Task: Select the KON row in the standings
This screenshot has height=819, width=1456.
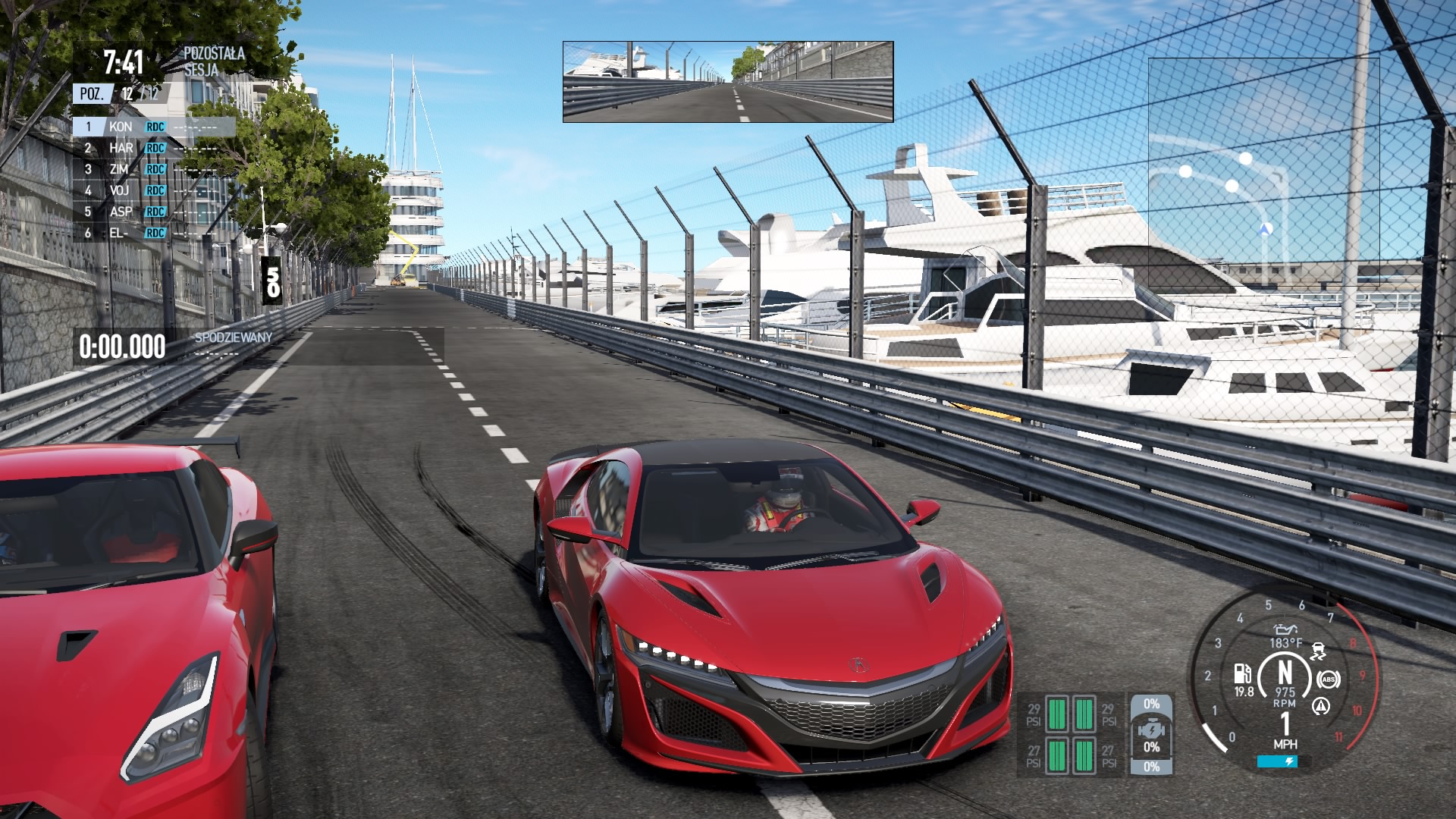Action: (x=153, y=127)
